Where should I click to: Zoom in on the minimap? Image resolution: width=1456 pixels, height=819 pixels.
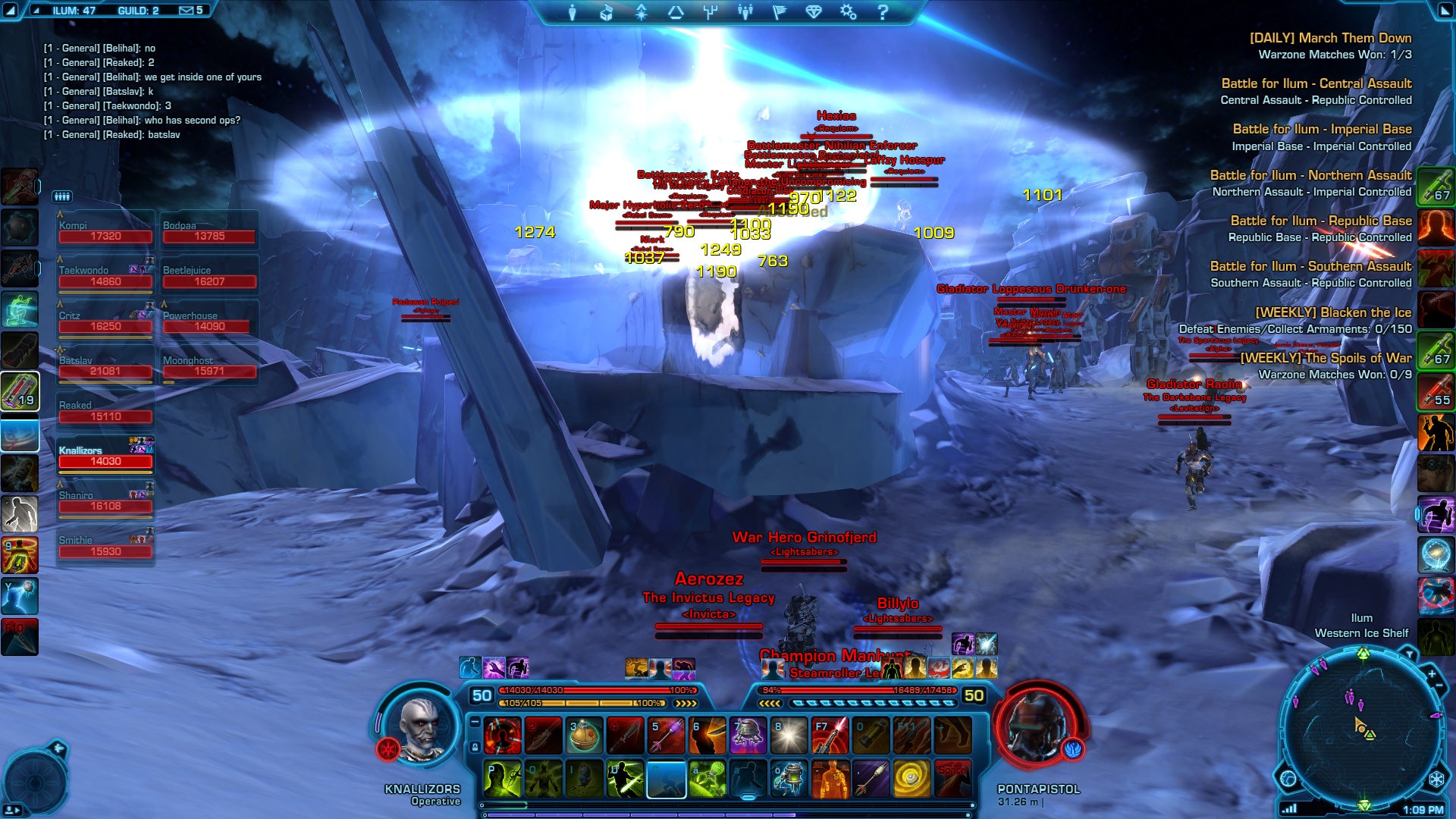tap(1432, 673)
